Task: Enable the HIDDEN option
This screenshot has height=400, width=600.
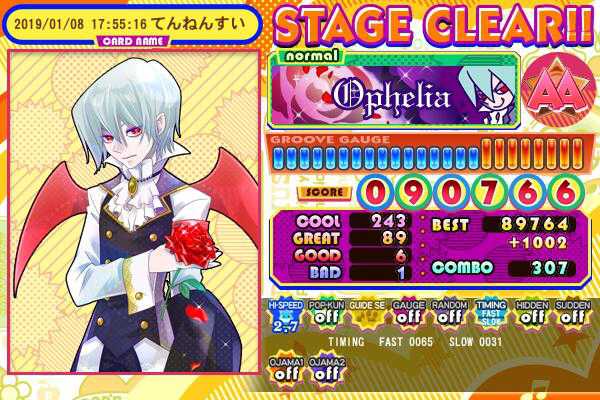Action: click(x=530, y=317)
